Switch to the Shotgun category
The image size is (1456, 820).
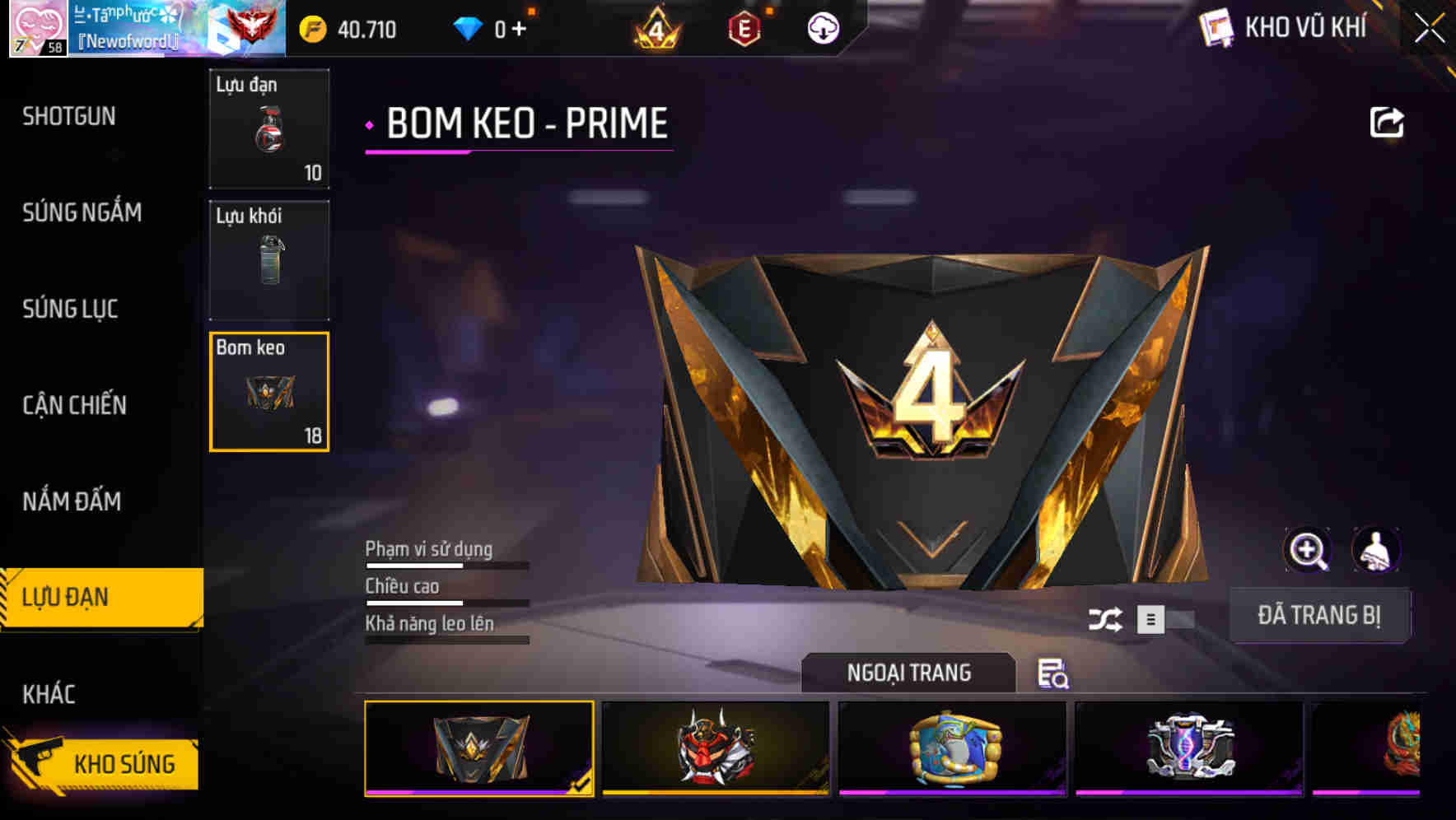tap(70, 116)
